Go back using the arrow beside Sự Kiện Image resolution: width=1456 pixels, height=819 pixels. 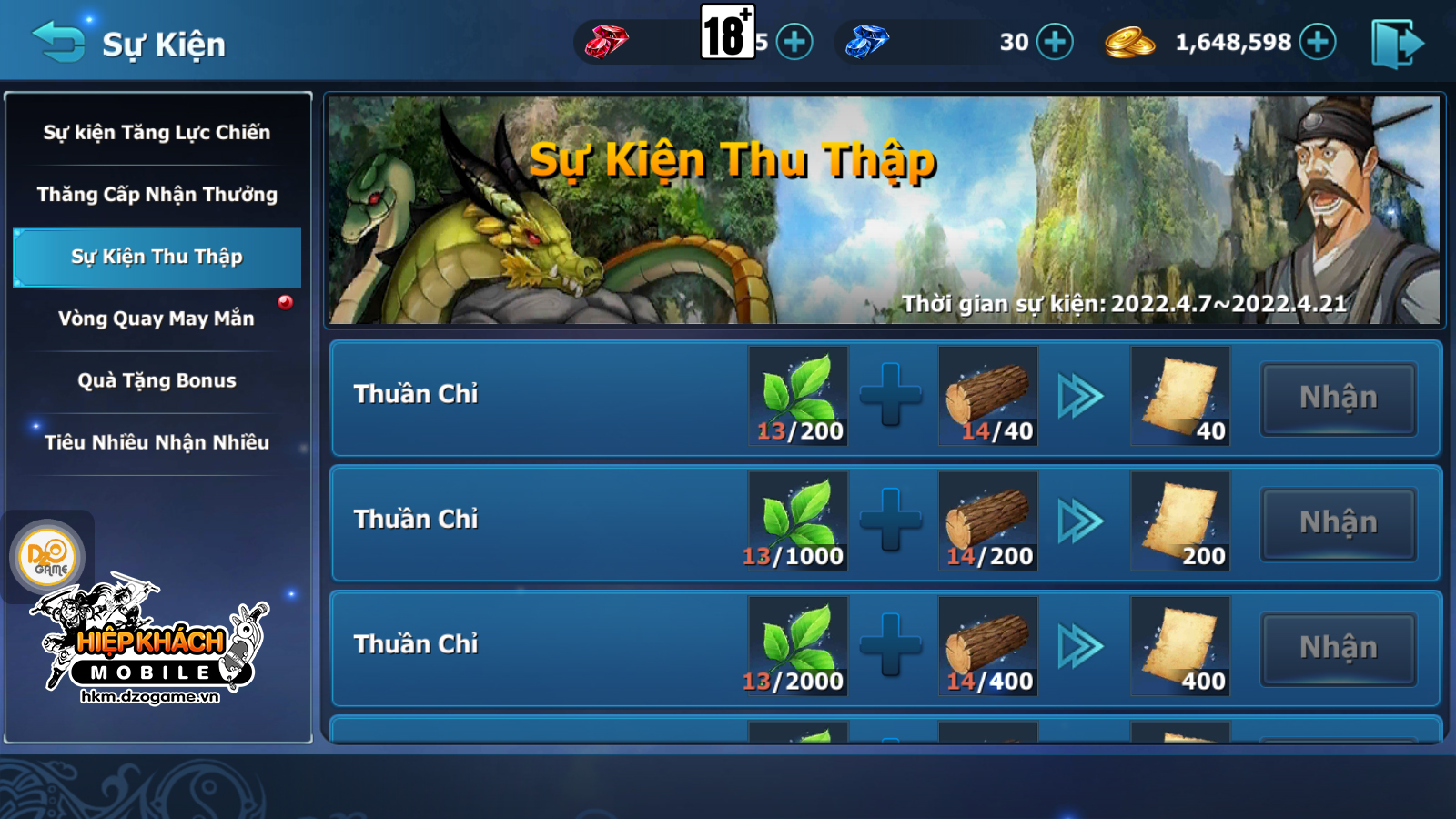58,42
